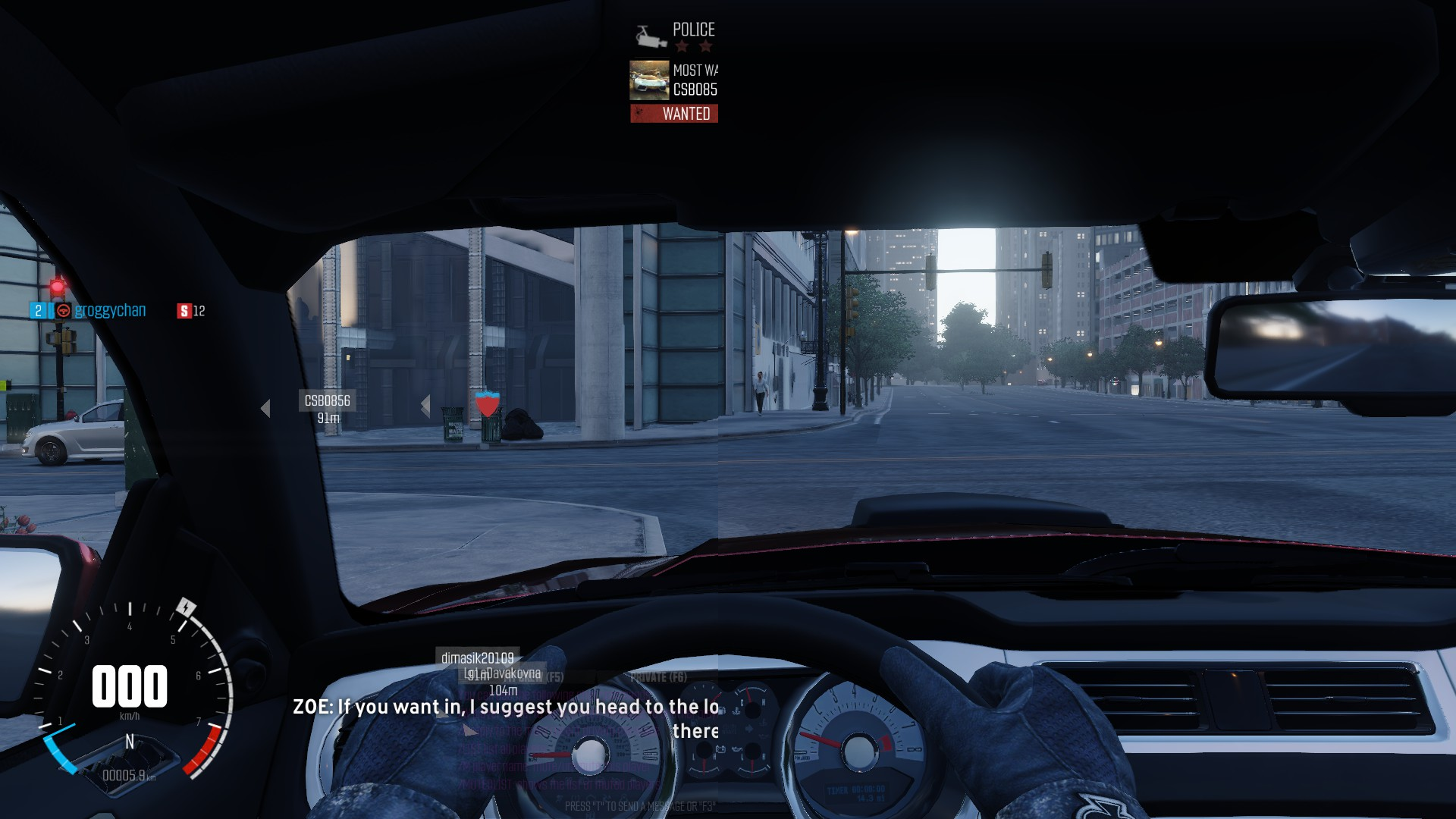Switch to the PRIVATE chat tab
Viewport: 1456px width, 819px height.
click(658, 676)
